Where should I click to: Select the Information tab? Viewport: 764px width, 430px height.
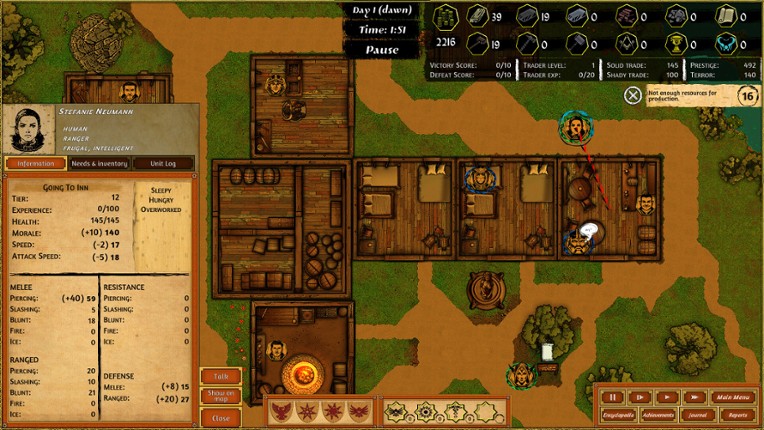35,163
